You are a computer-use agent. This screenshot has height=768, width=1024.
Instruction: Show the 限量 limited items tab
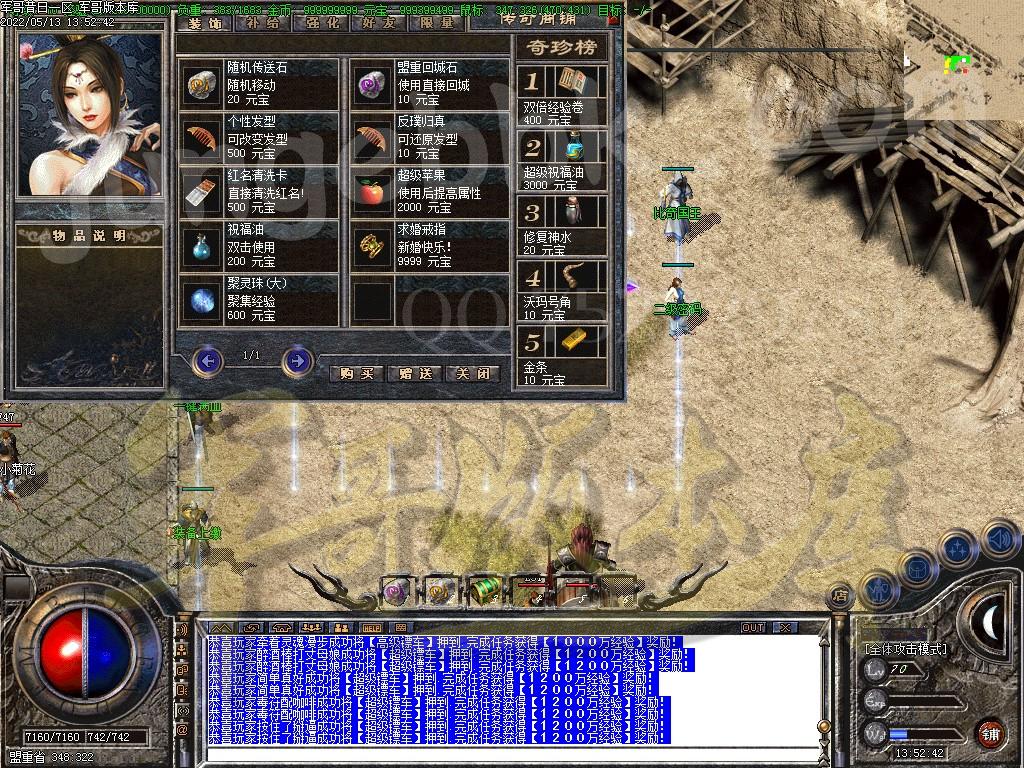coord(436,22)
